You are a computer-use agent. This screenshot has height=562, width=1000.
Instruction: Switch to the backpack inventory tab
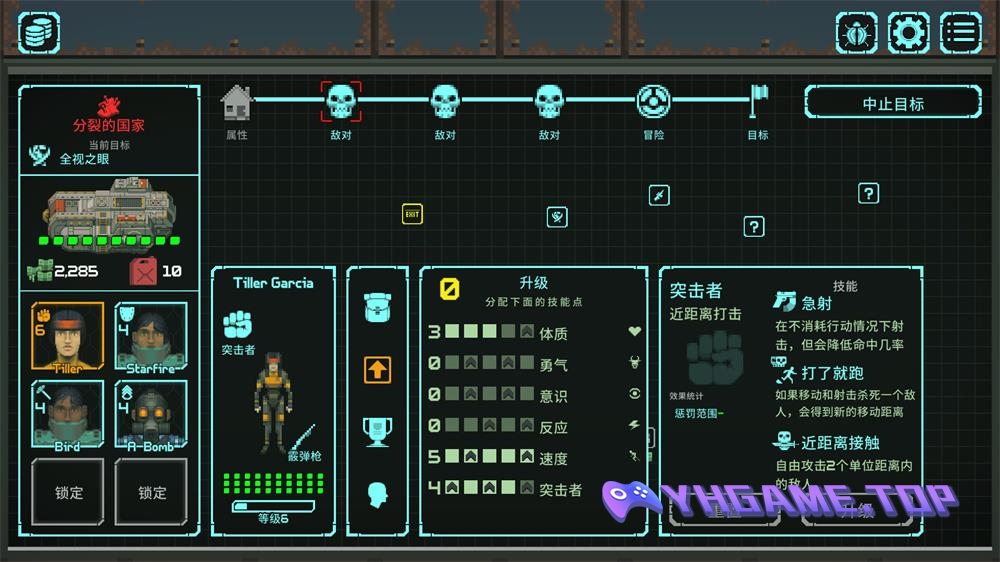(x=377, y=307)
